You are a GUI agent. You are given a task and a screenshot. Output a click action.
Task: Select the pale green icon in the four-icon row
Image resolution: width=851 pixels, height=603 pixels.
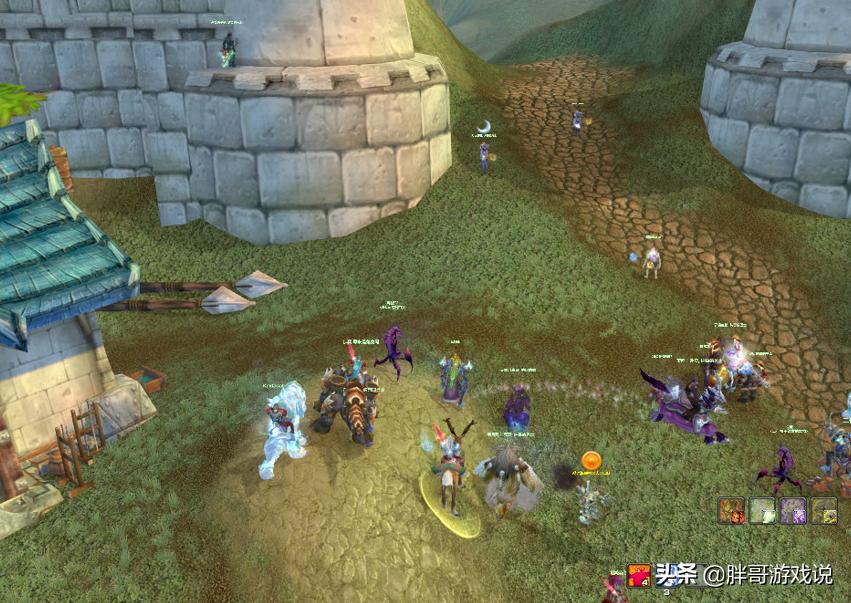[763, 511]
